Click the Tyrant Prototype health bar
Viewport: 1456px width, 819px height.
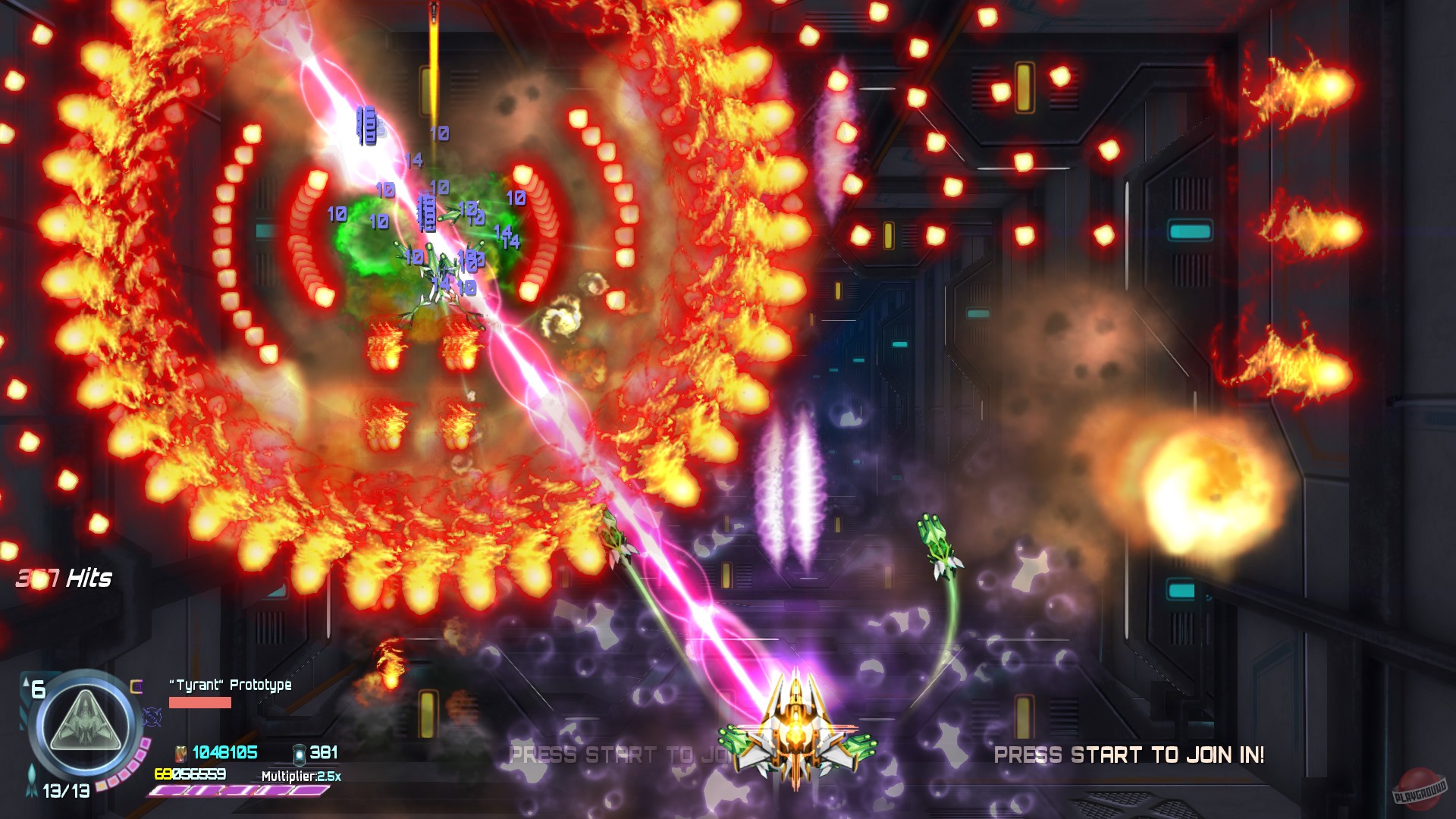pos(199,704)
